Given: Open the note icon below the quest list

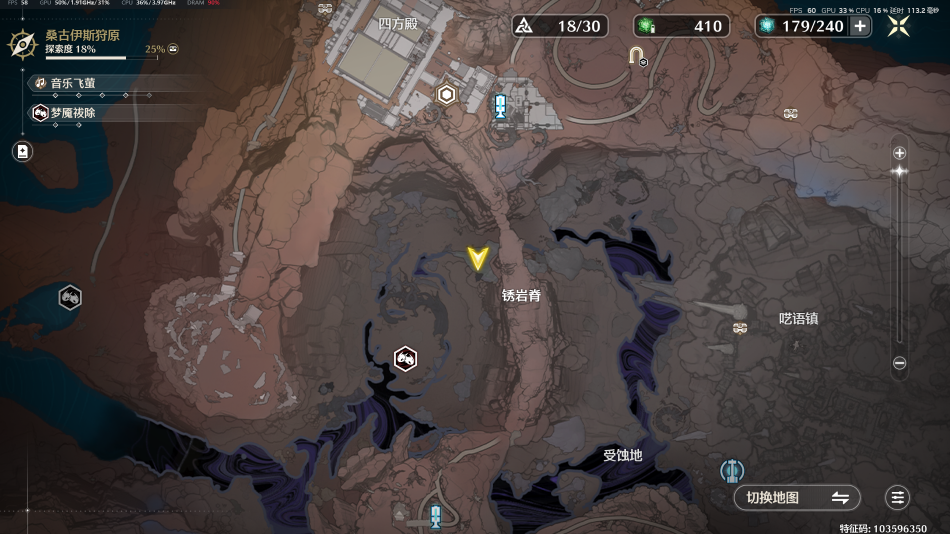Looking at the screenshot, I should (x=23, y=151).
